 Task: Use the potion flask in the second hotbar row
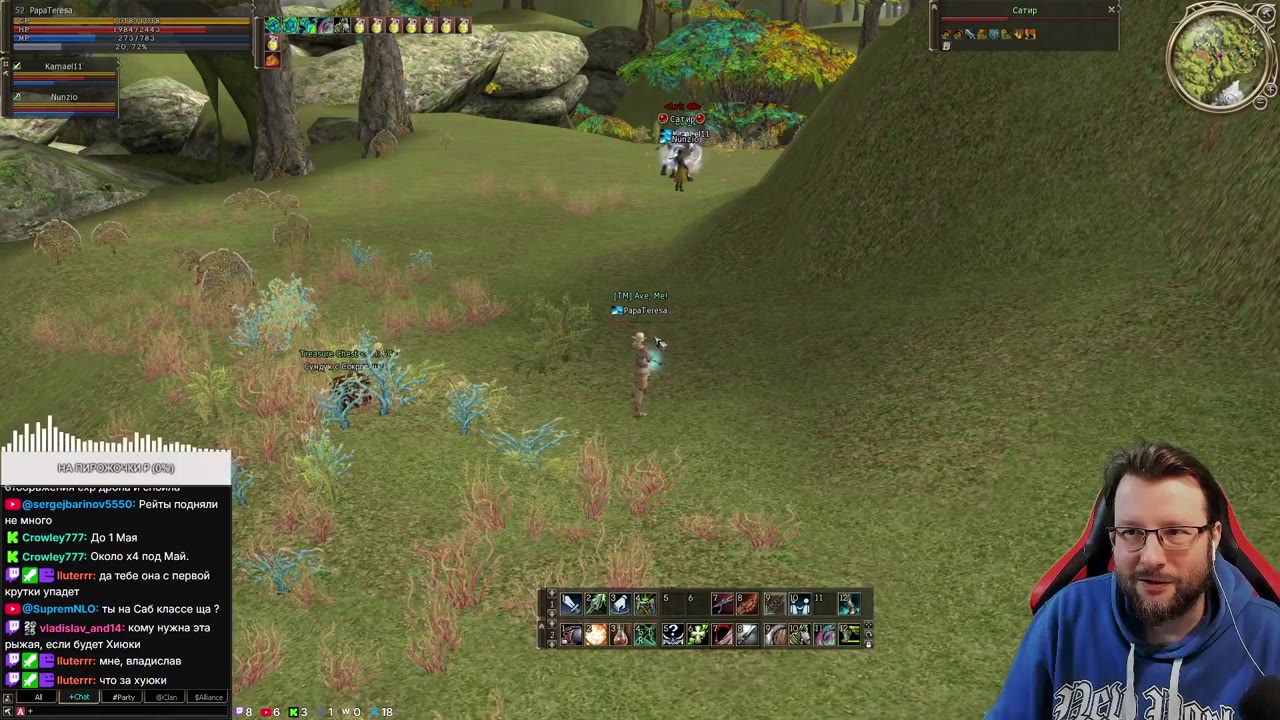click(x=620, y=635)
